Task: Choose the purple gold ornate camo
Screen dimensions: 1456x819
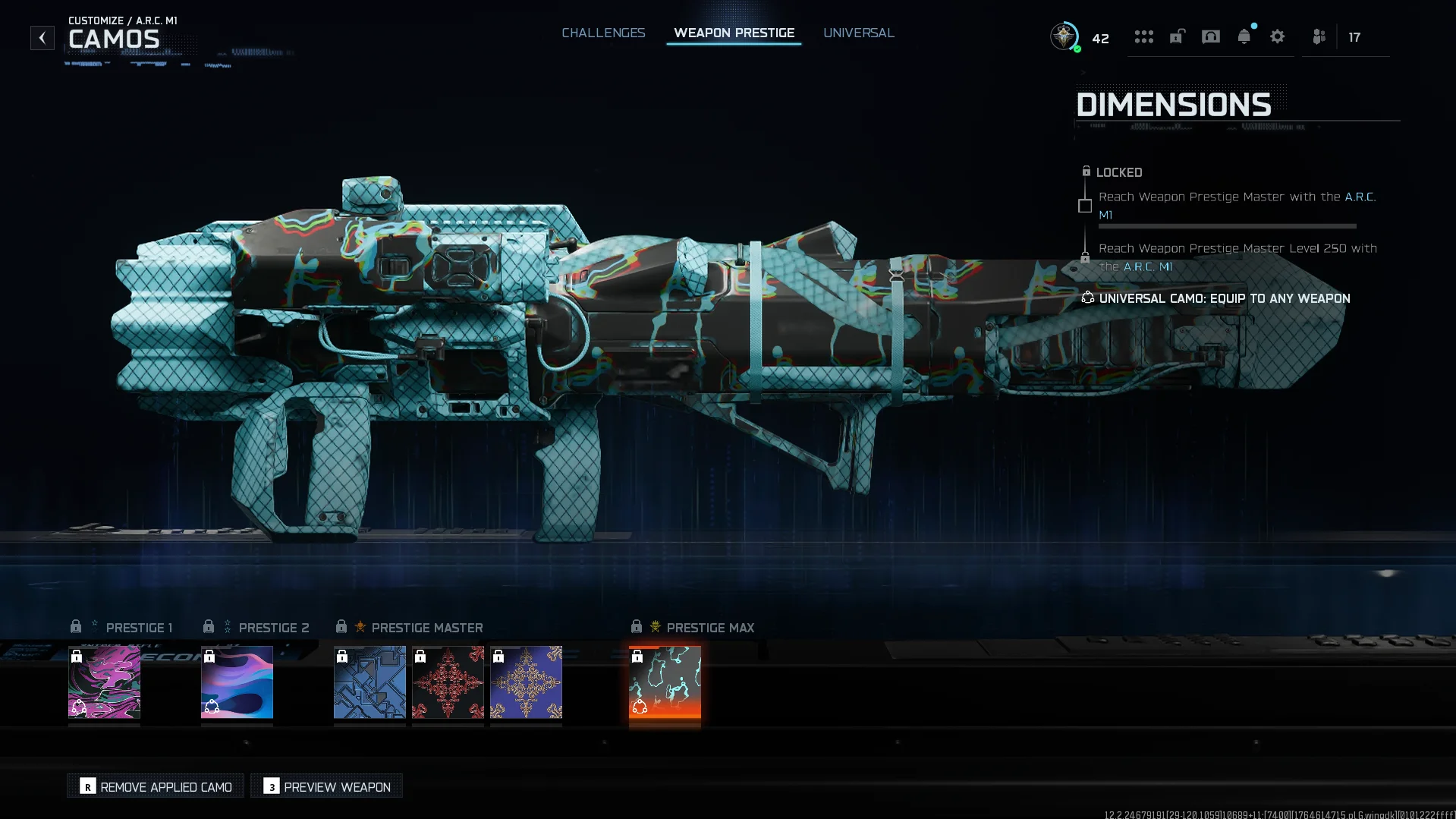Action: click(526, 682)
